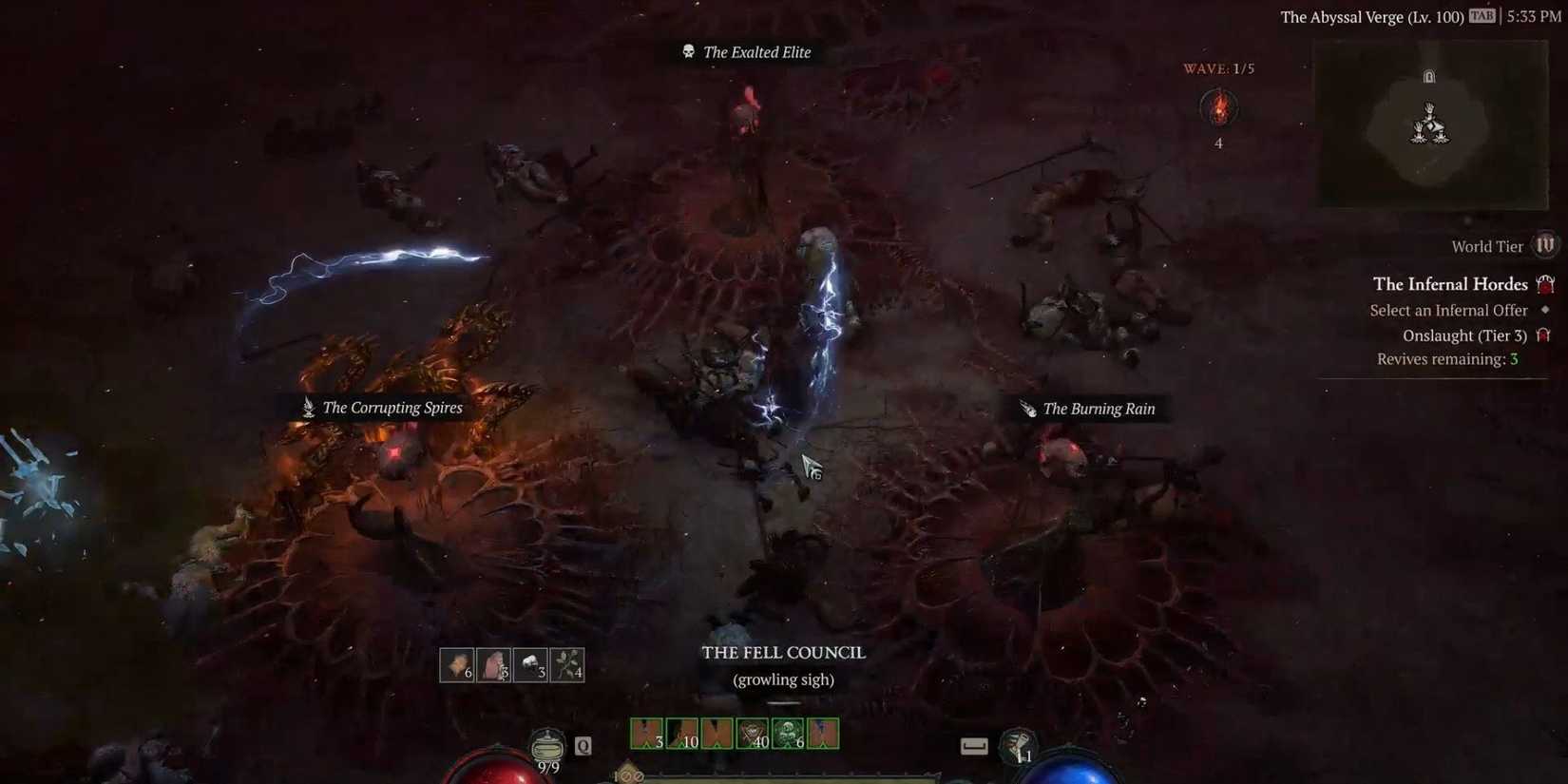Click the Q keybind square beside the potion

coord(583,746)
